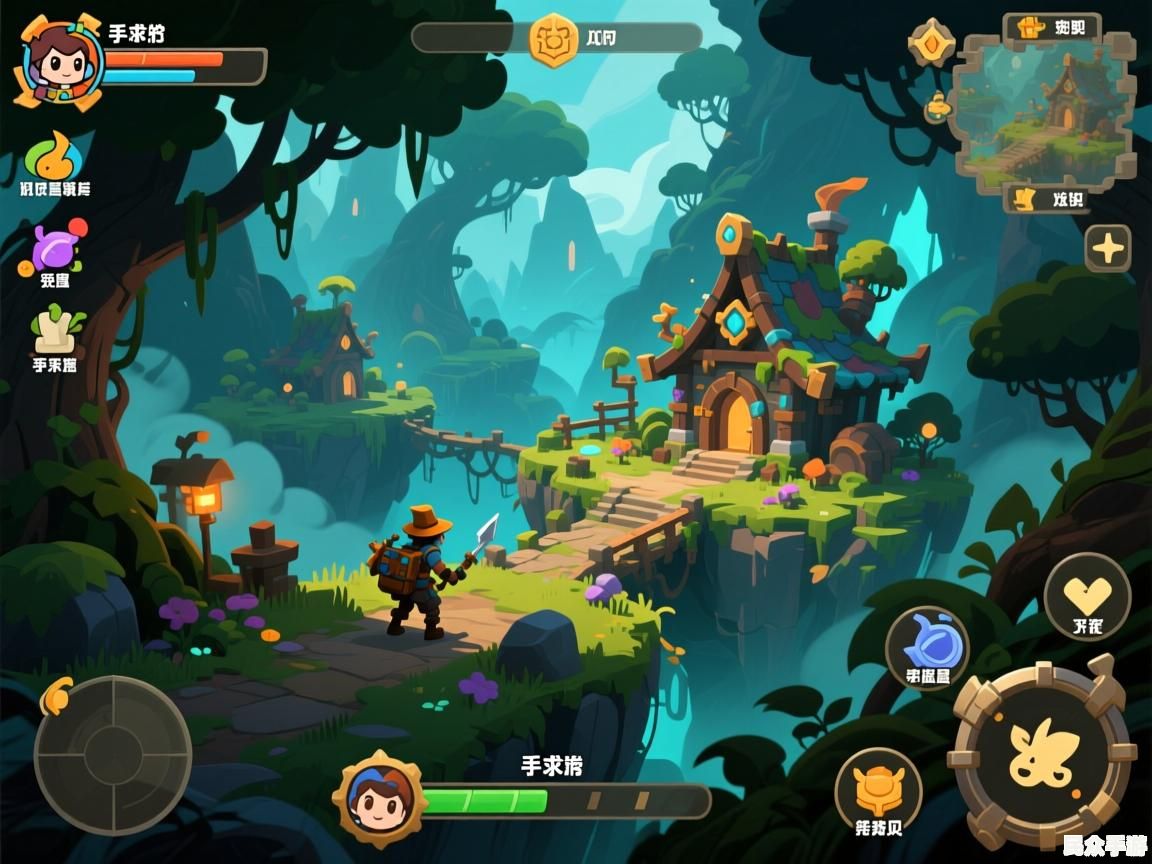This screenshot has width=1152, height=864.
Task: Trigger the orange helmet skill button
Action: tap(878, 794)
